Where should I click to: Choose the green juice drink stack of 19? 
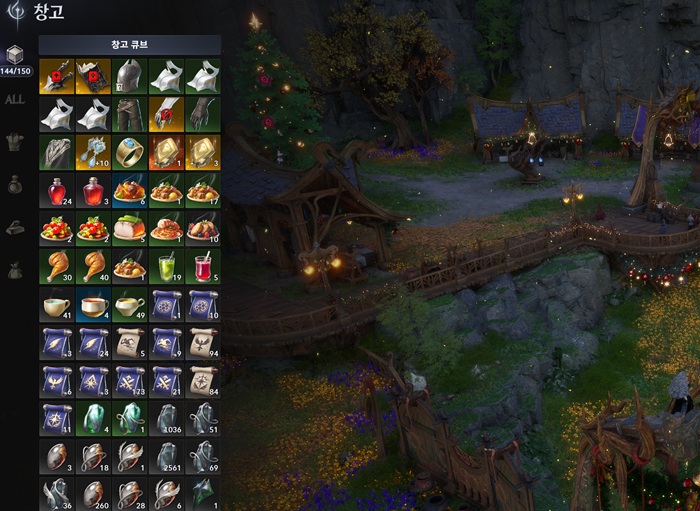point(166,267)
